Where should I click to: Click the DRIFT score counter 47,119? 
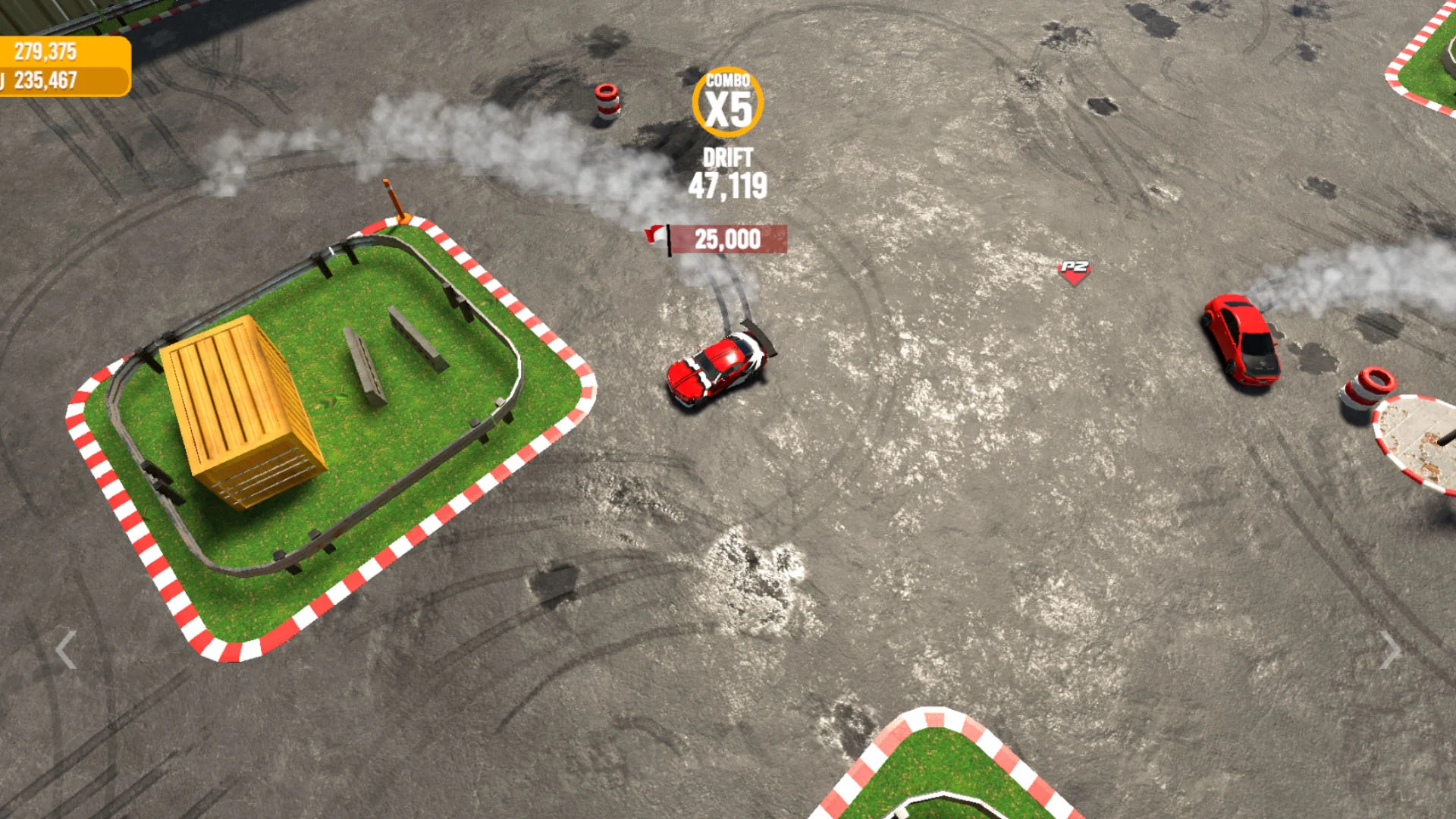click(x=730, y=173)
